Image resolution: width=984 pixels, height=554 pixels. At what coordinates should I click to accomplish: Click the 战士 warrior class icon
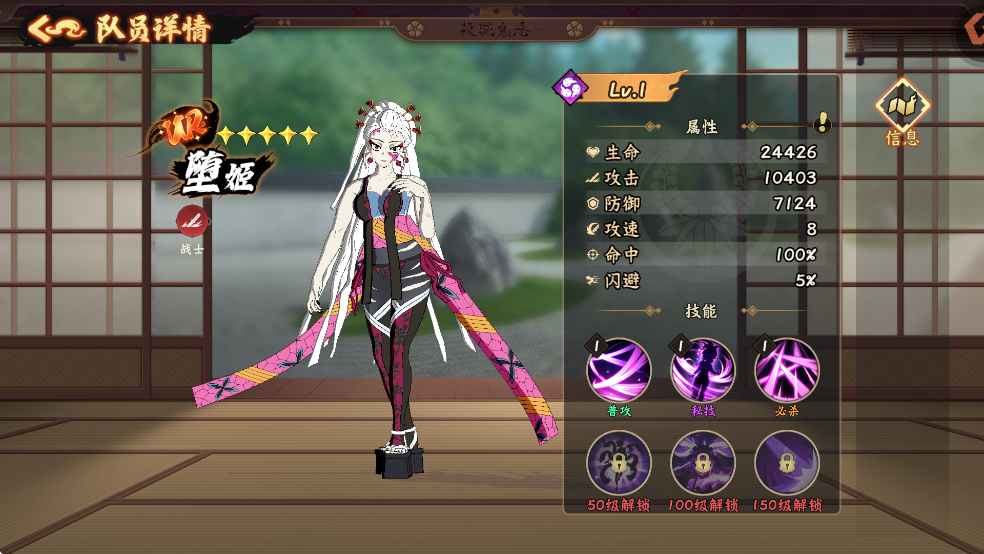click(191, 221)
